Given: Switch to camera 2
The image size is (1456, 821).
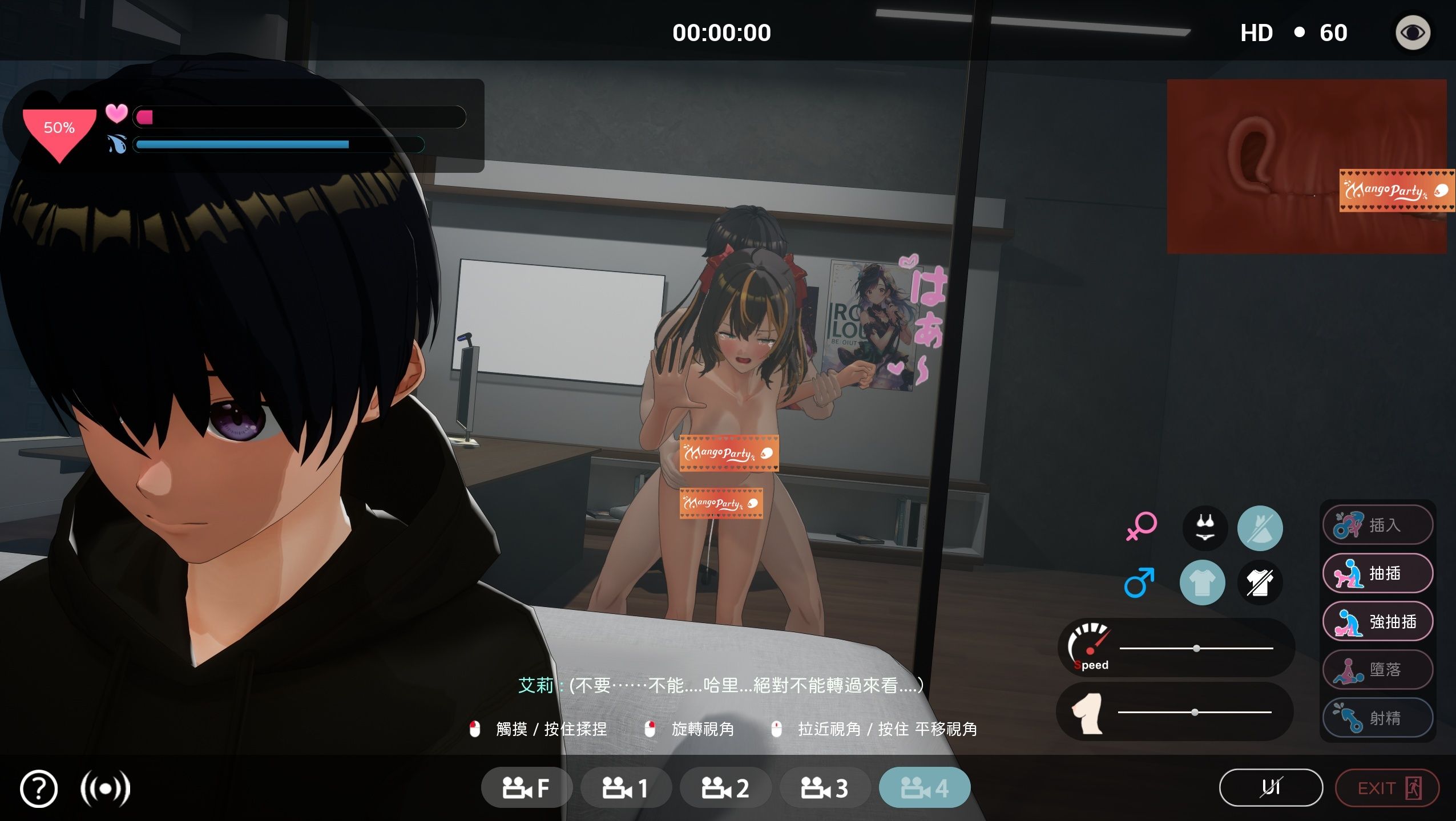Looking at the screenshot, I should [x=725, y=788].
